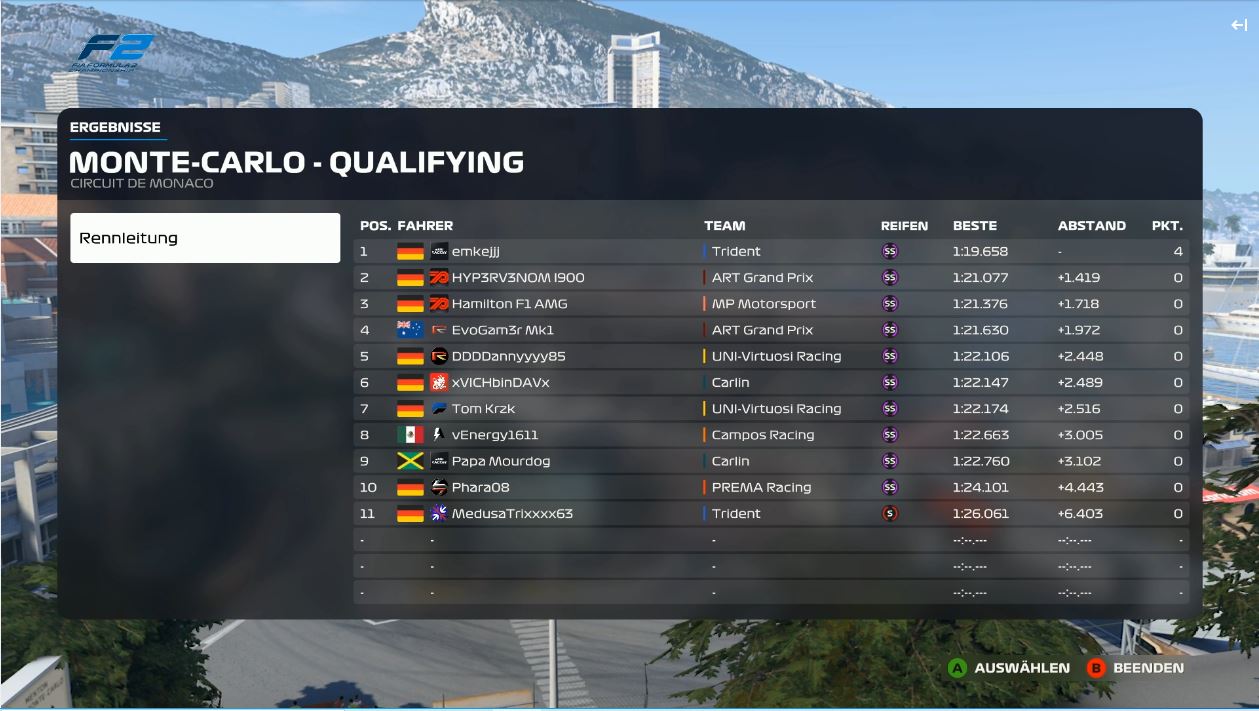Open the Rennleitung menu entry
Image resolution: width=1259 pixels, height=711 pixels.
[205, 238]
